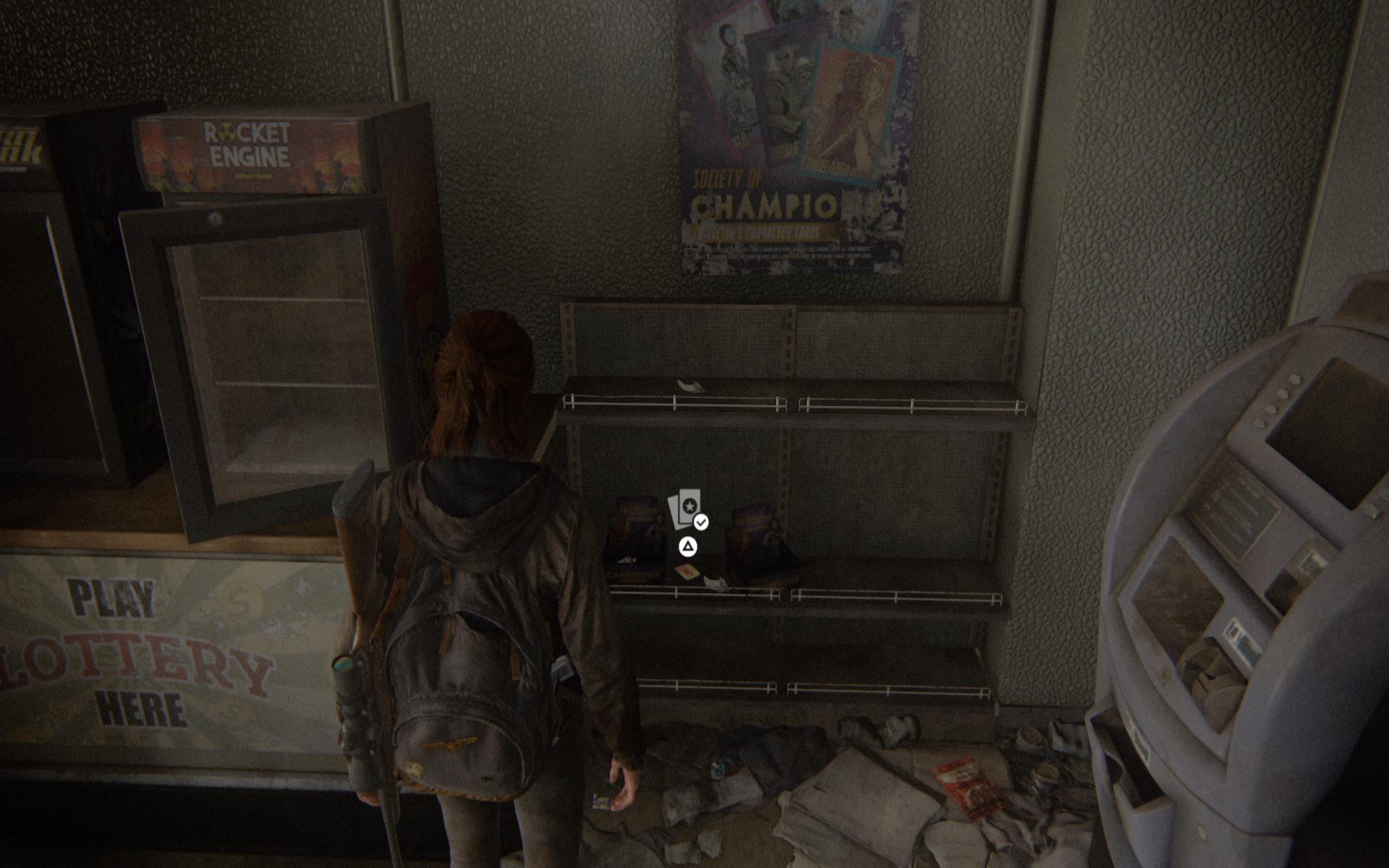Image resolution: width=1389 pixels, height=868 pixels.
Task: Select the trading card collectible icon
Action: pos(685,509)
